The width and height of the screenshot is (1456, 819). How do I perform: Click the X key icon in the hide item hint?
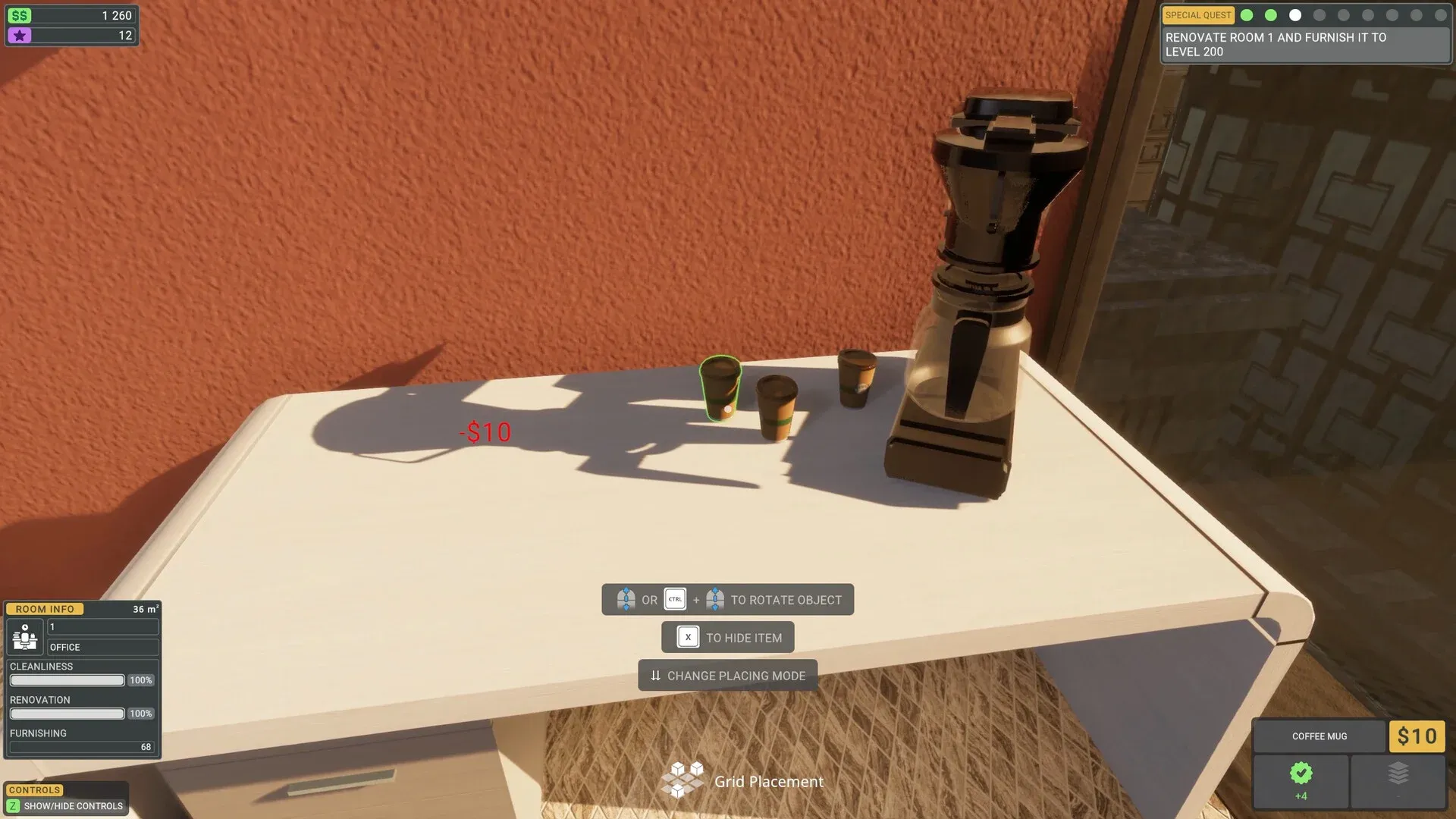pyautogui.click(x=687, y=637)
